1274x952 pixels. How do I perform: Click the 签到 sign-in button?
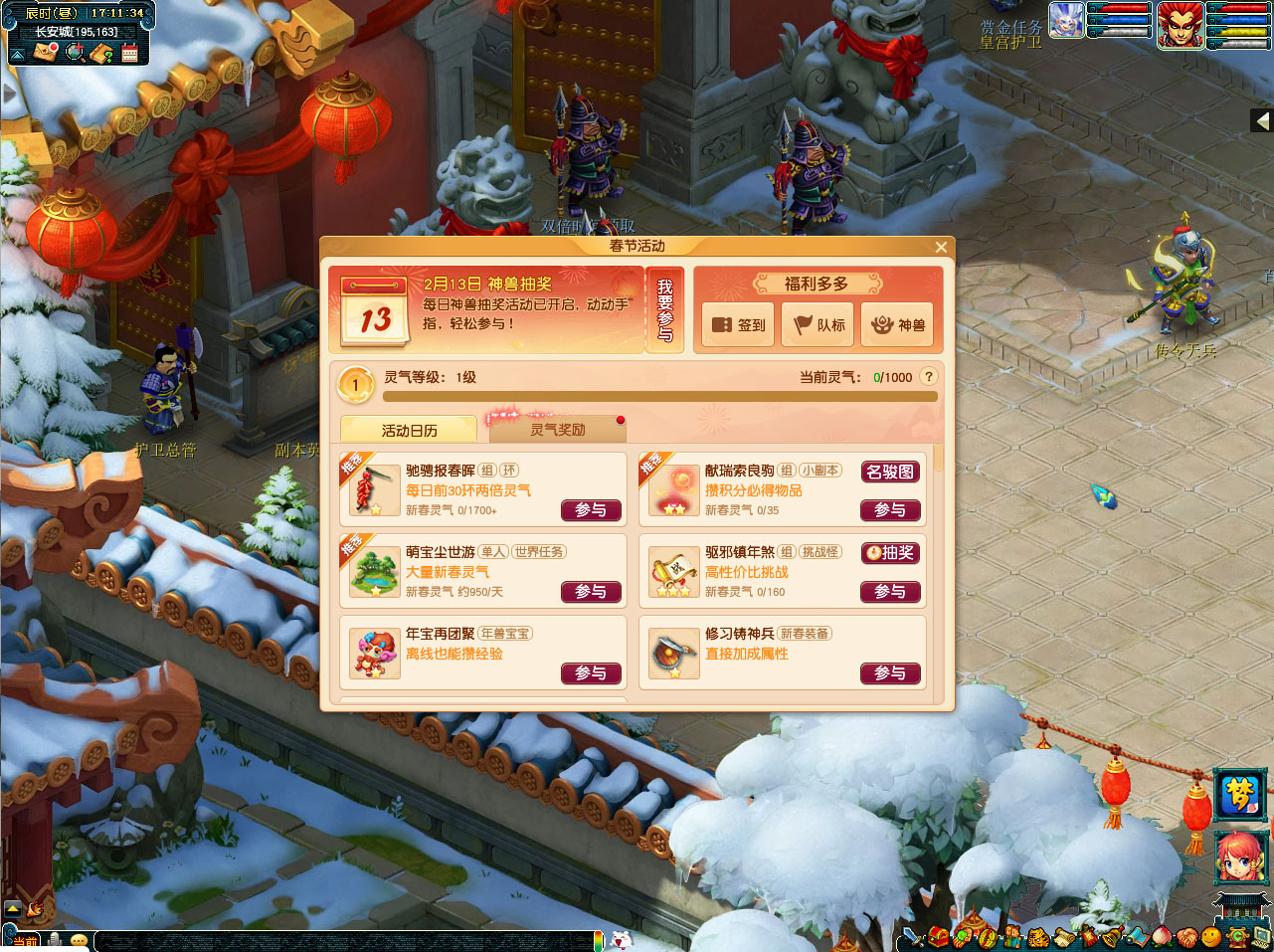(x=736, y=324)
